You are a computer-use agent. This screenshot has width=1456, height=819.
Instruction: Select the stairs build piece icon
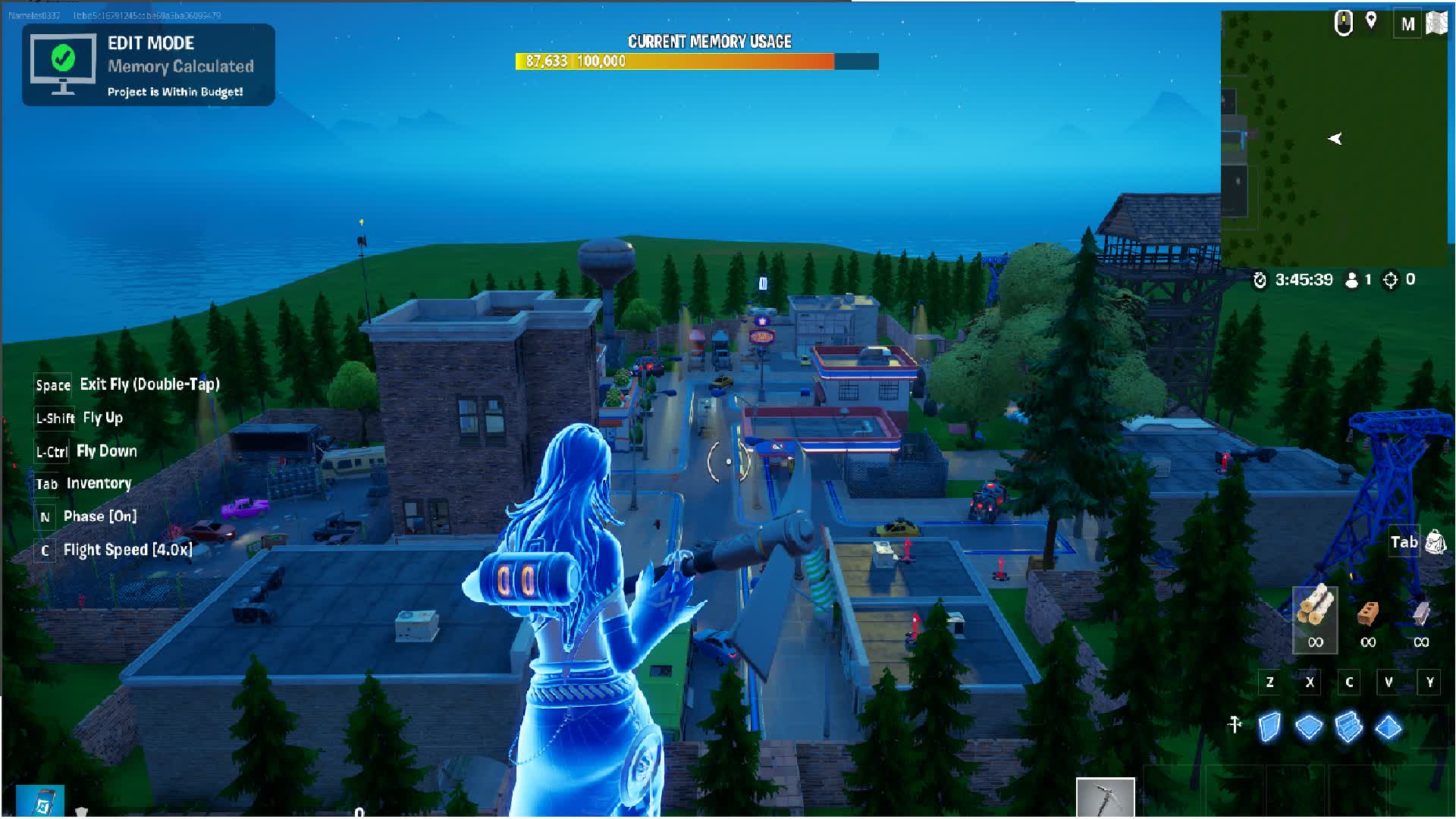[x=1350, y=726]
